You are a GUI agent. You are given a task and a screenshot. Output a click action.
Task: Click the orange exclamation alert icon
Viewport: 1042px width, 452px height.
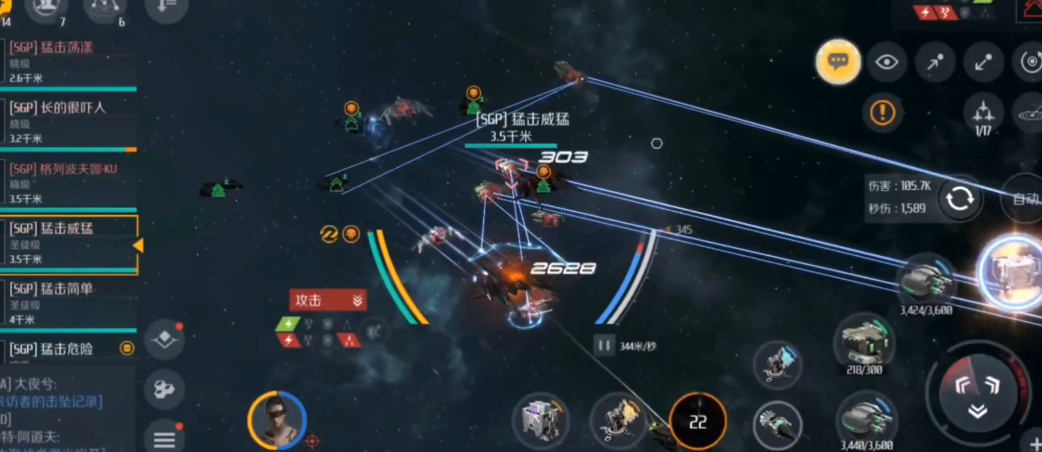tap(882, 112)
